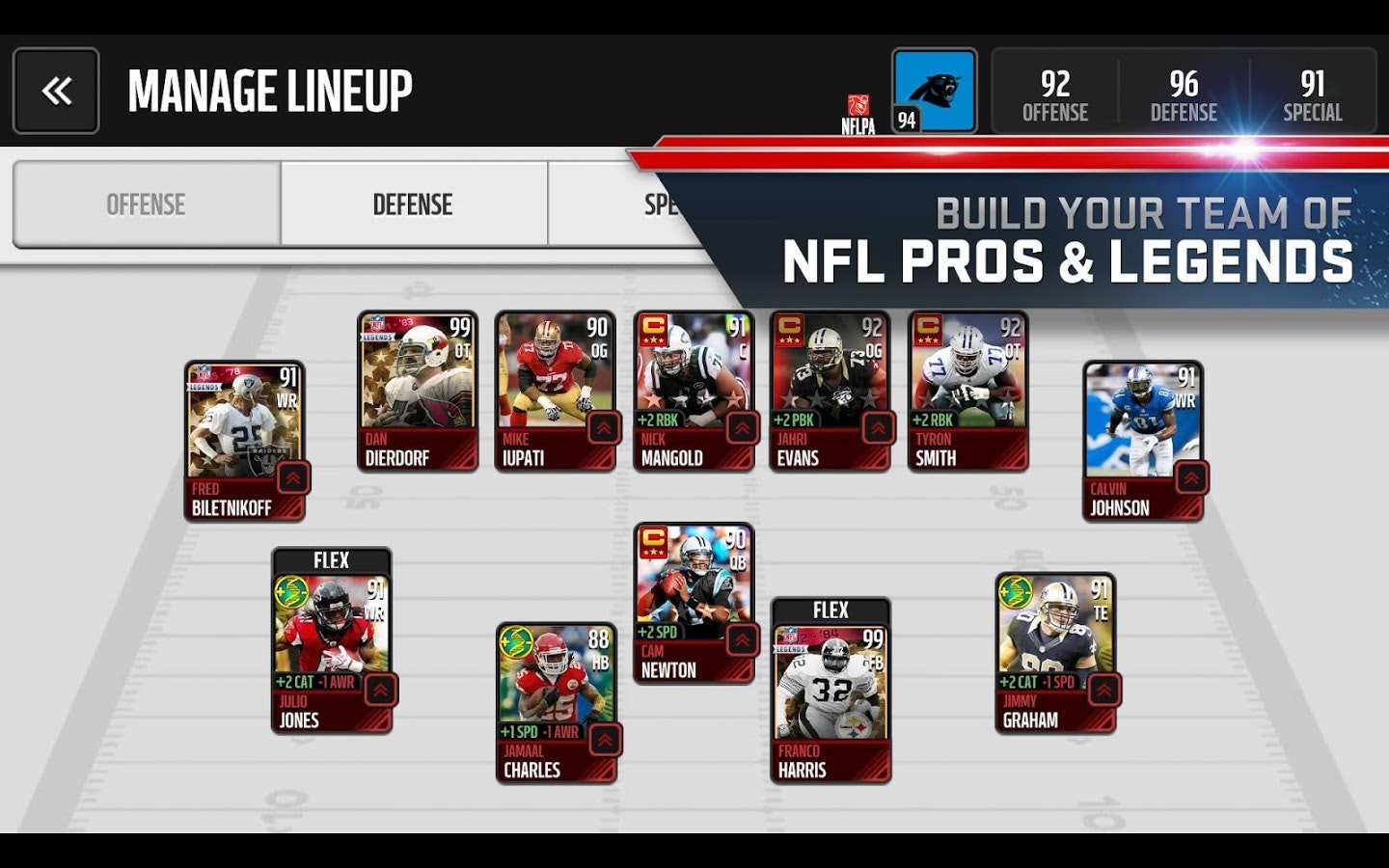This screenshot has width=1389, height=868.
Task: Select Franco Harris's player card
Action: pos(831,690)
